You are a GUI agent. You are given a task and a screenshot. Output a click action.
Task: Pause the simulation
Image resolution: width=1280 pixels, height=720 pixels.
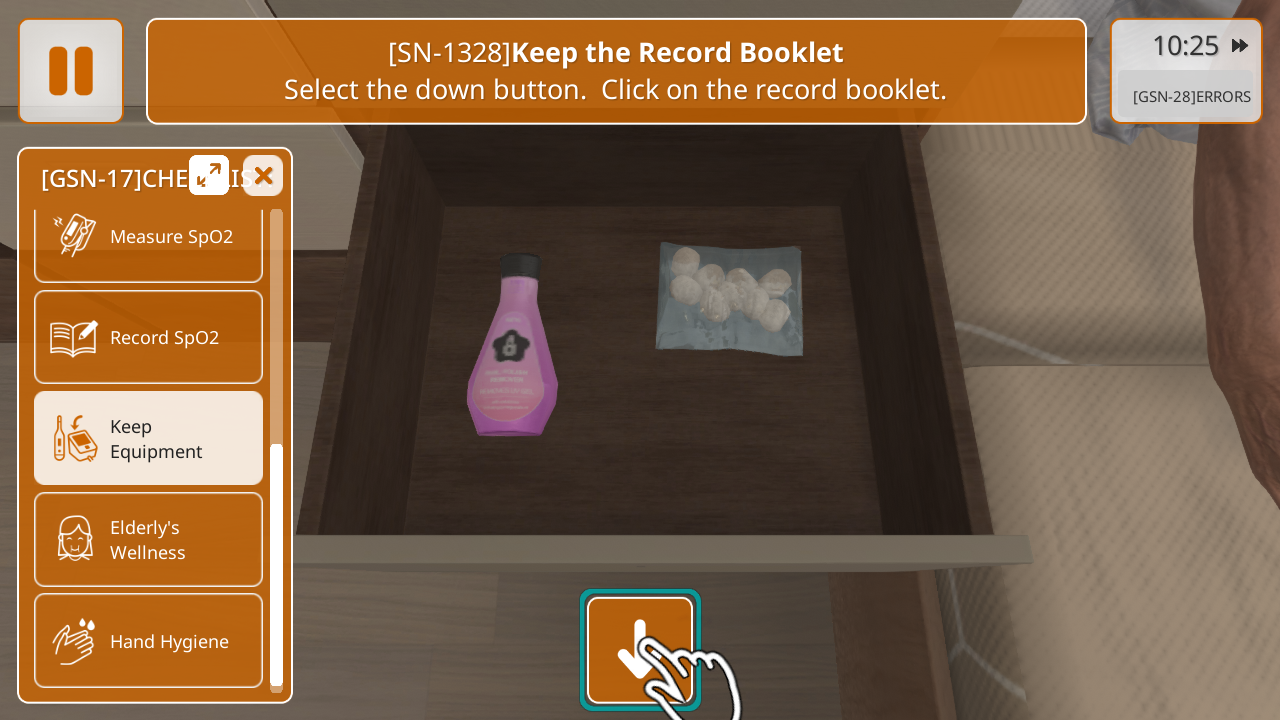tap(71, 71)
